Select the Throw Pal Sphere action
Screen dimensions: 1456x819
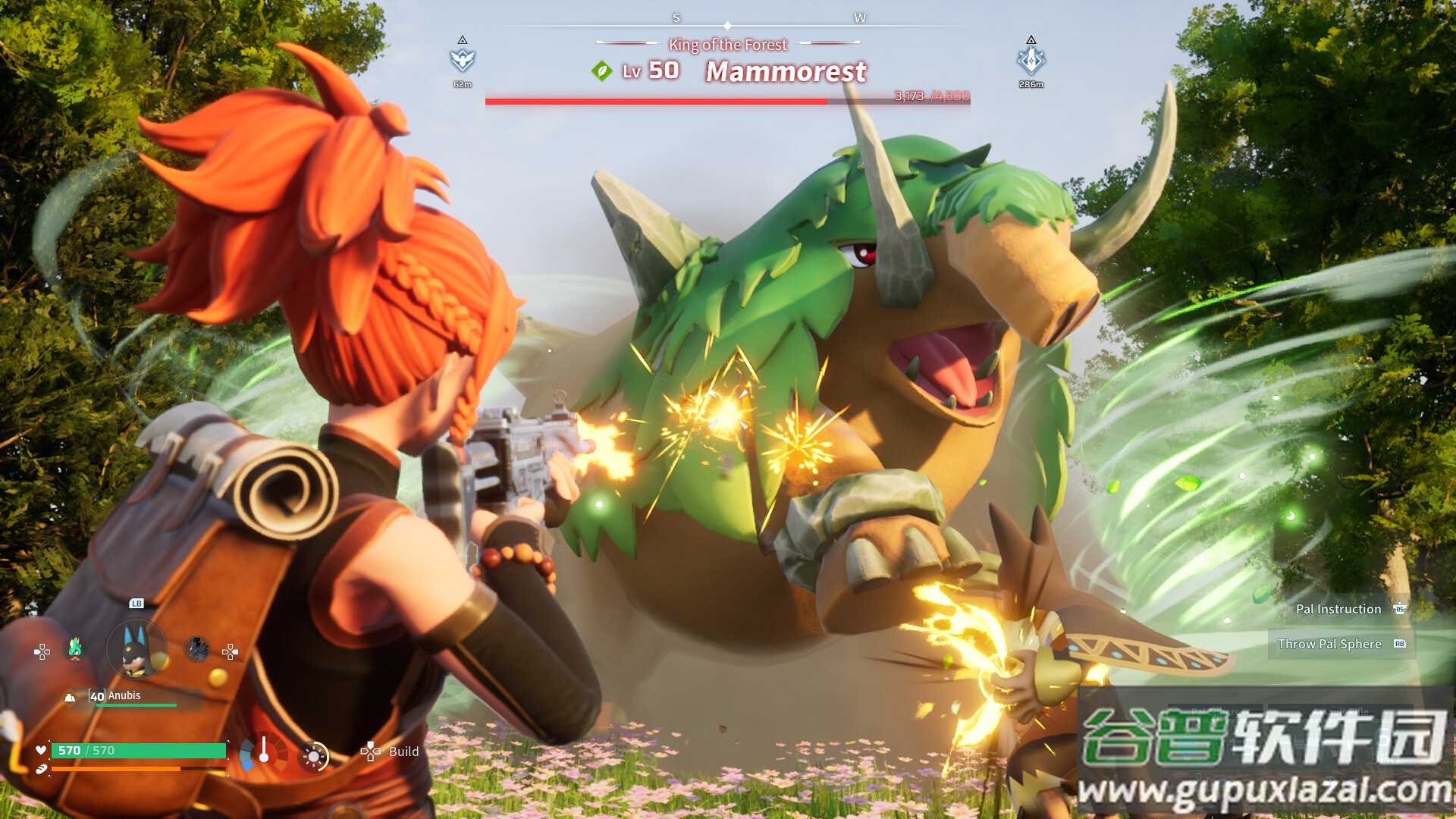(x=1329, y=644)
